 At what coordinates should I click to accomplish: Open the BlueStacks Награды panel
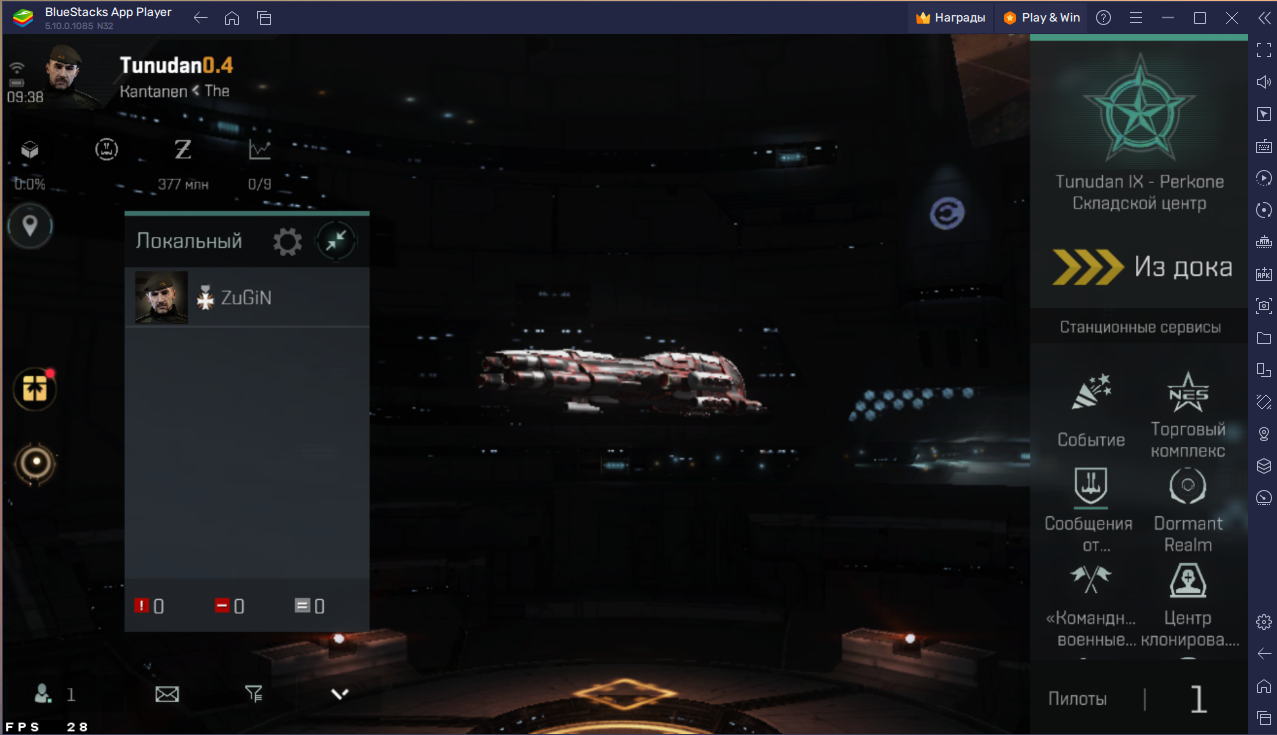pos(951,17)
